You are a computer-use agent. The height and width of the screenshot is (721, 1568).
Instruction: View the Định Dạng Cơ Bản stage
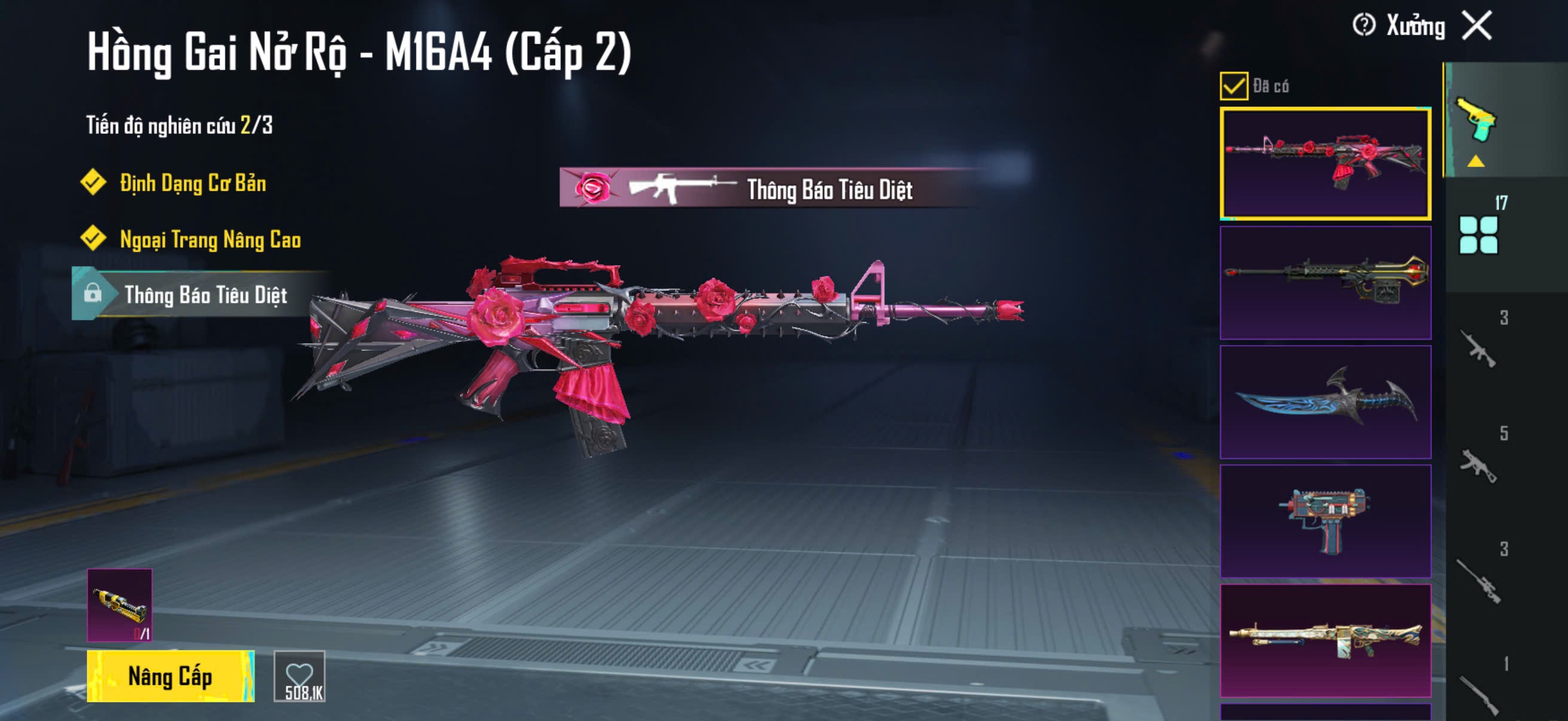193,183
